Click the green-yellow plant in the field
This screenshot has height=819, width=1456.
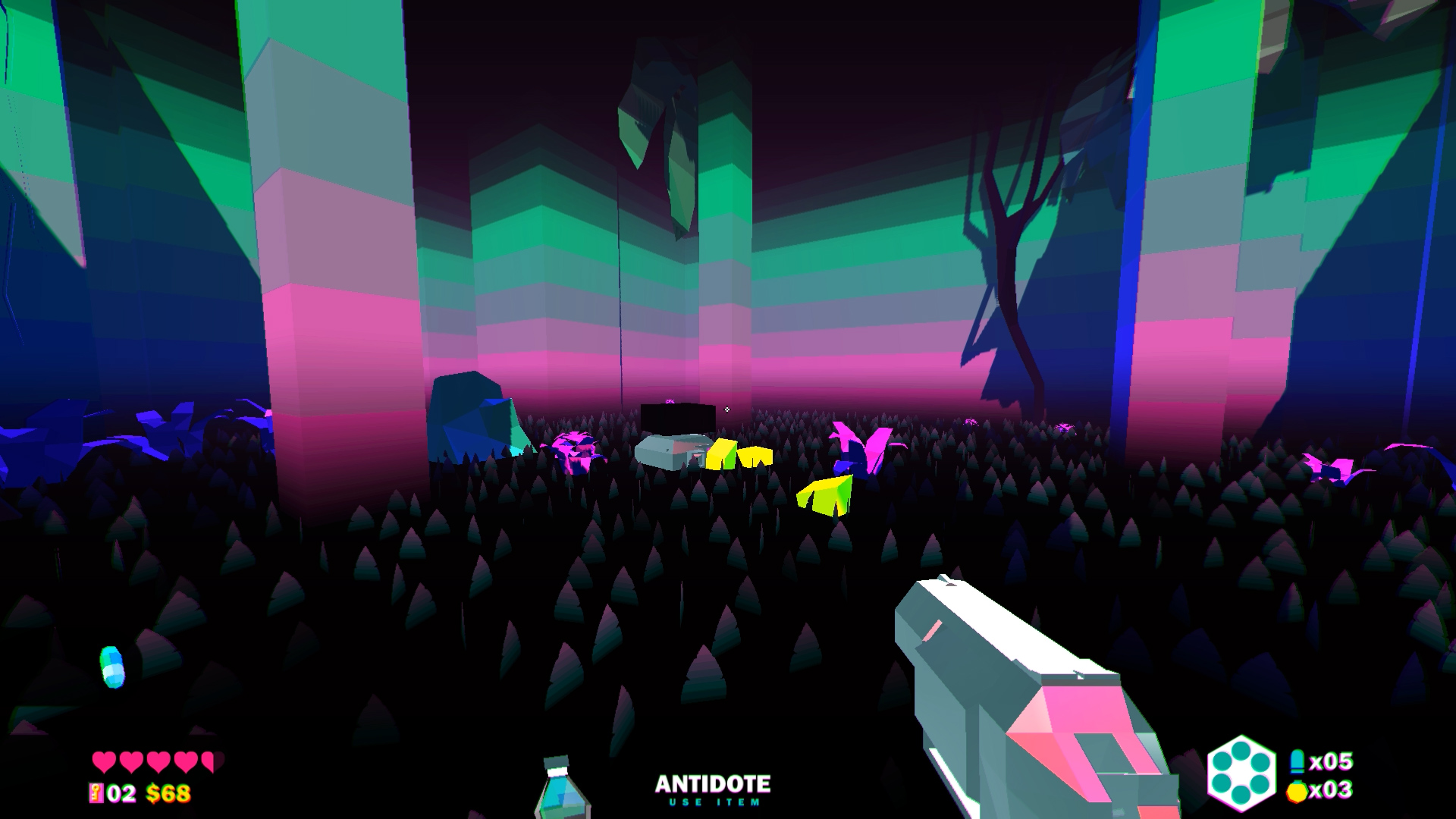coord(825,497)
